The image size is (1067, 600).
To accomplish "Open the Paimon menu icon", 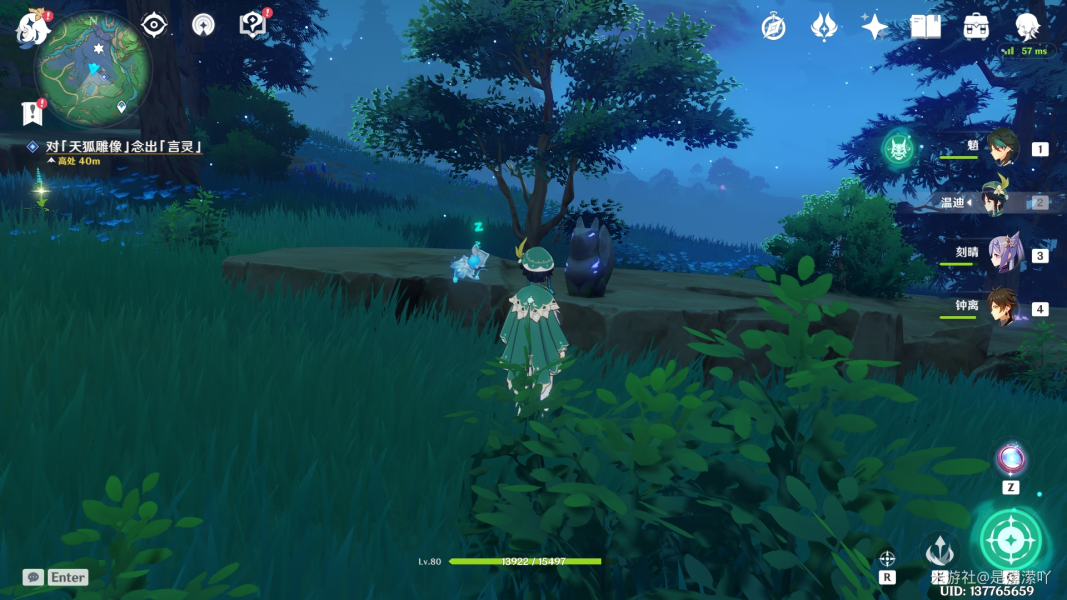I will click(33, 28).
